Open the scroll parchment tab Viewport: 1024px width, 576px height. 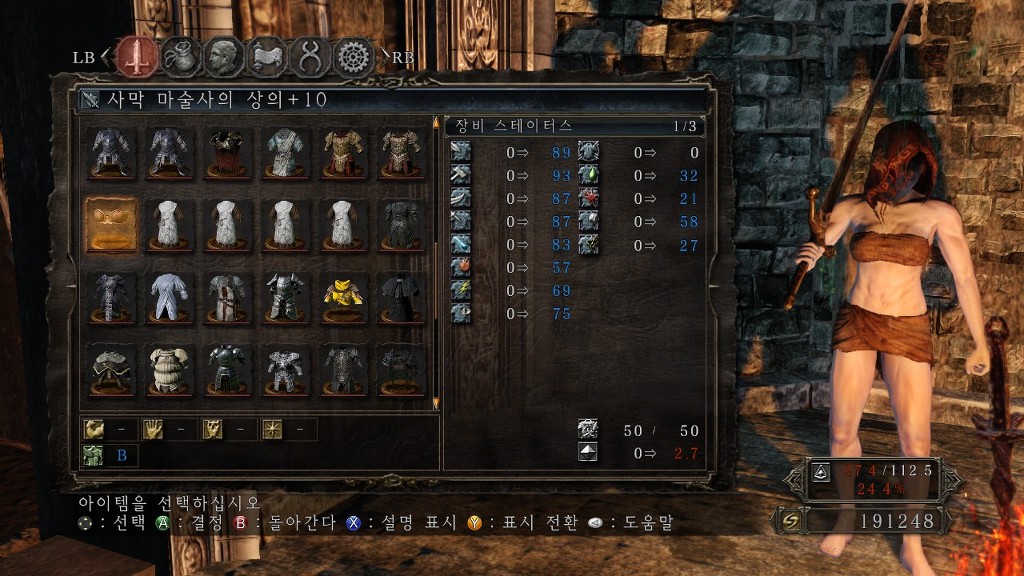pos(267,56)
